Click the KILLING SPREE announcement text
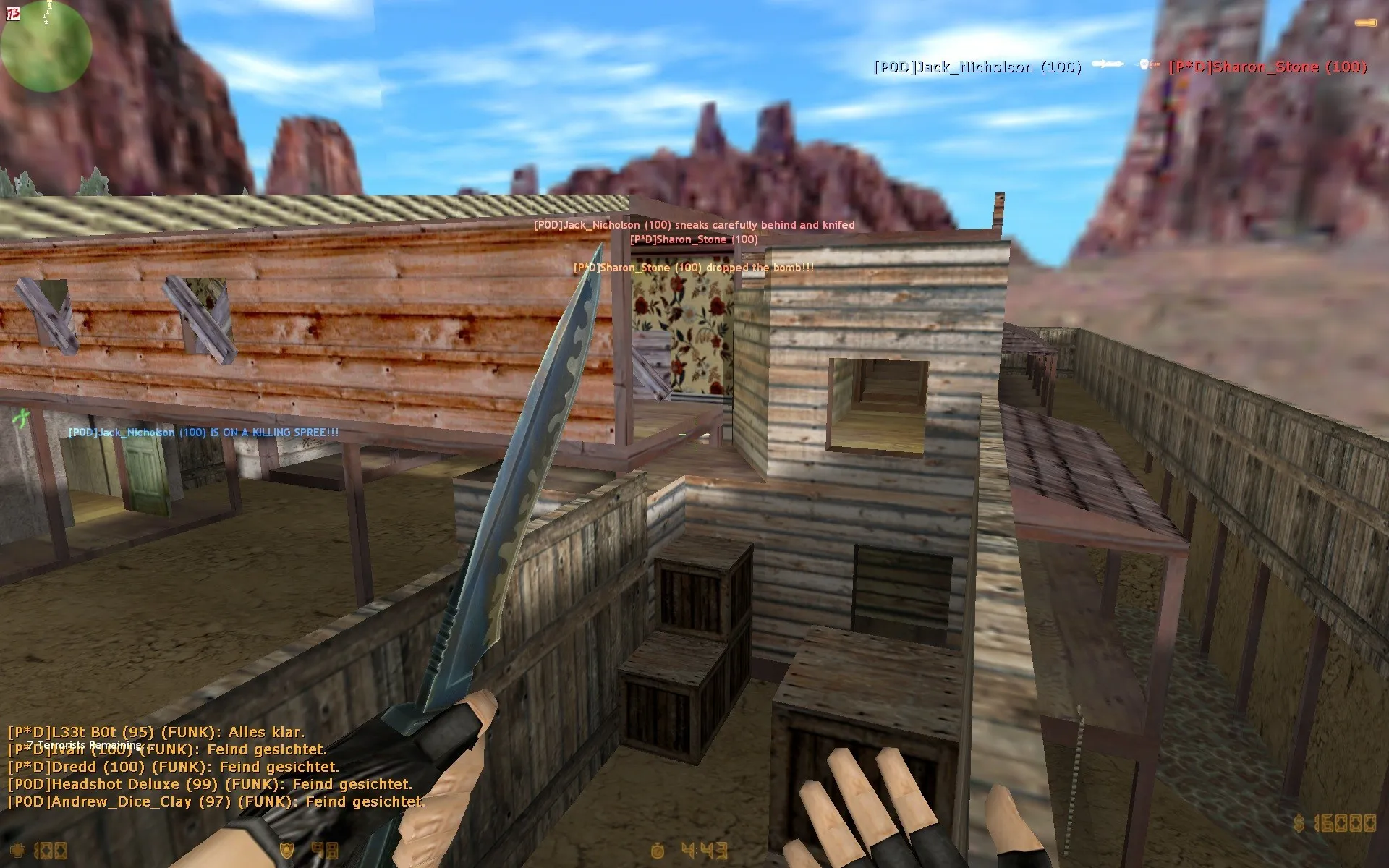Screen dimensions: 1389x868 point(203,432)
